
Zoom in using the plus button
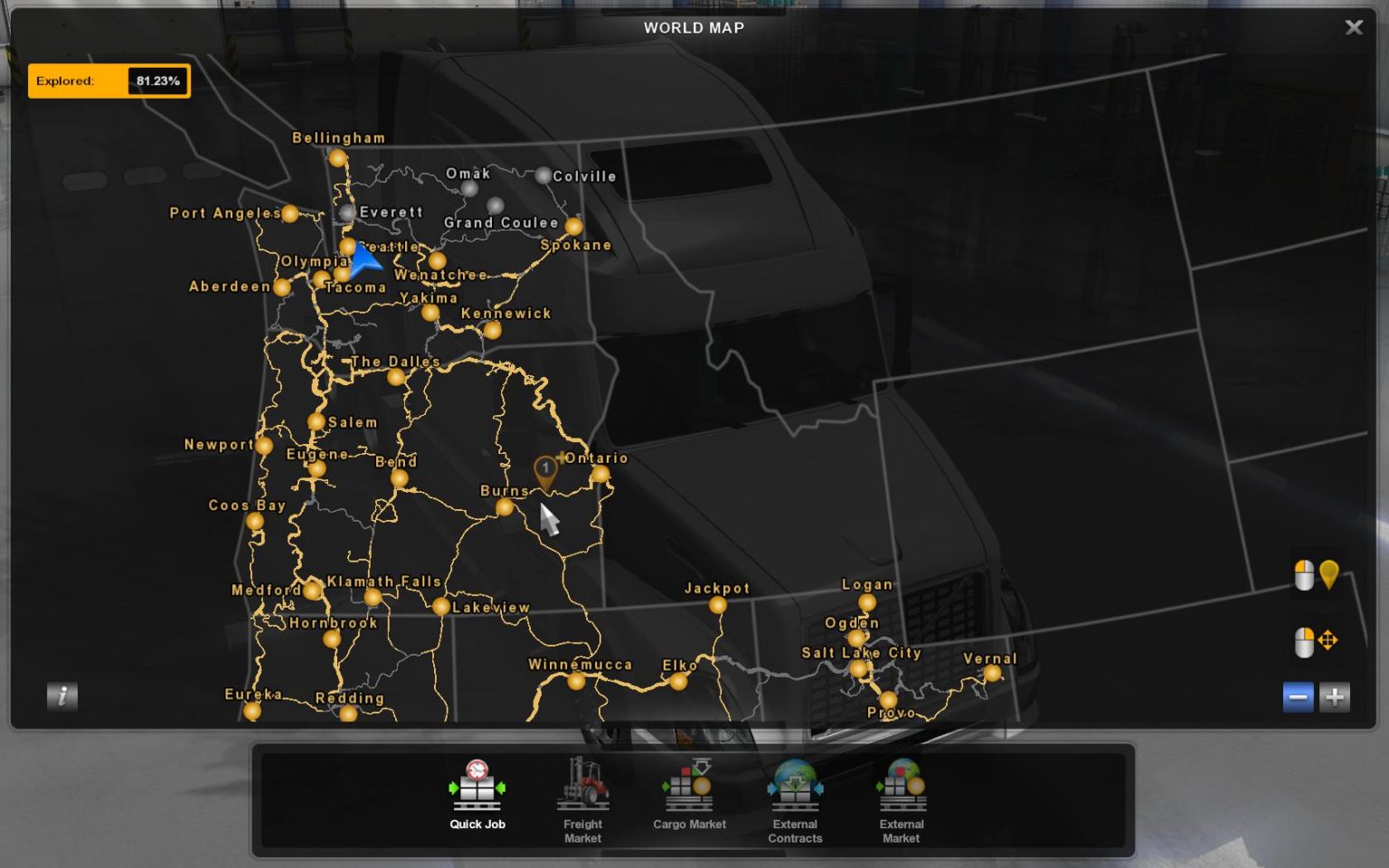1335,697
